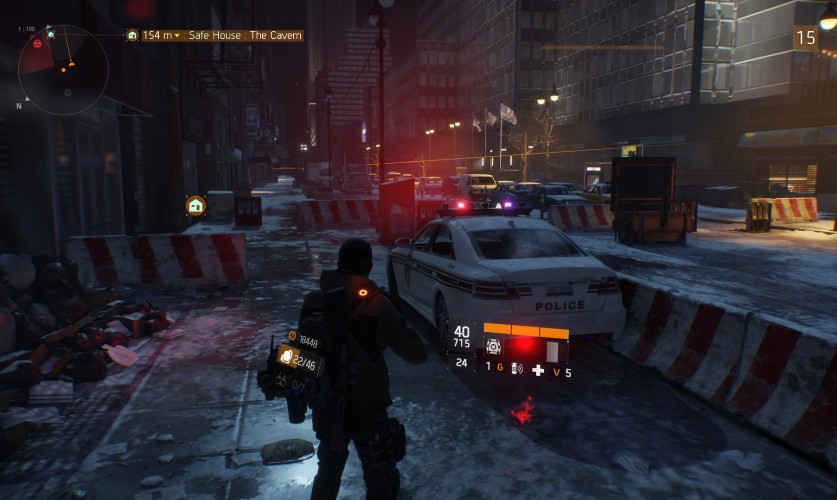The height and width of the screenshot is (500, 837).
Task: Select the Safe House: The Cavern objective tracker
Action: click(215, 35)
